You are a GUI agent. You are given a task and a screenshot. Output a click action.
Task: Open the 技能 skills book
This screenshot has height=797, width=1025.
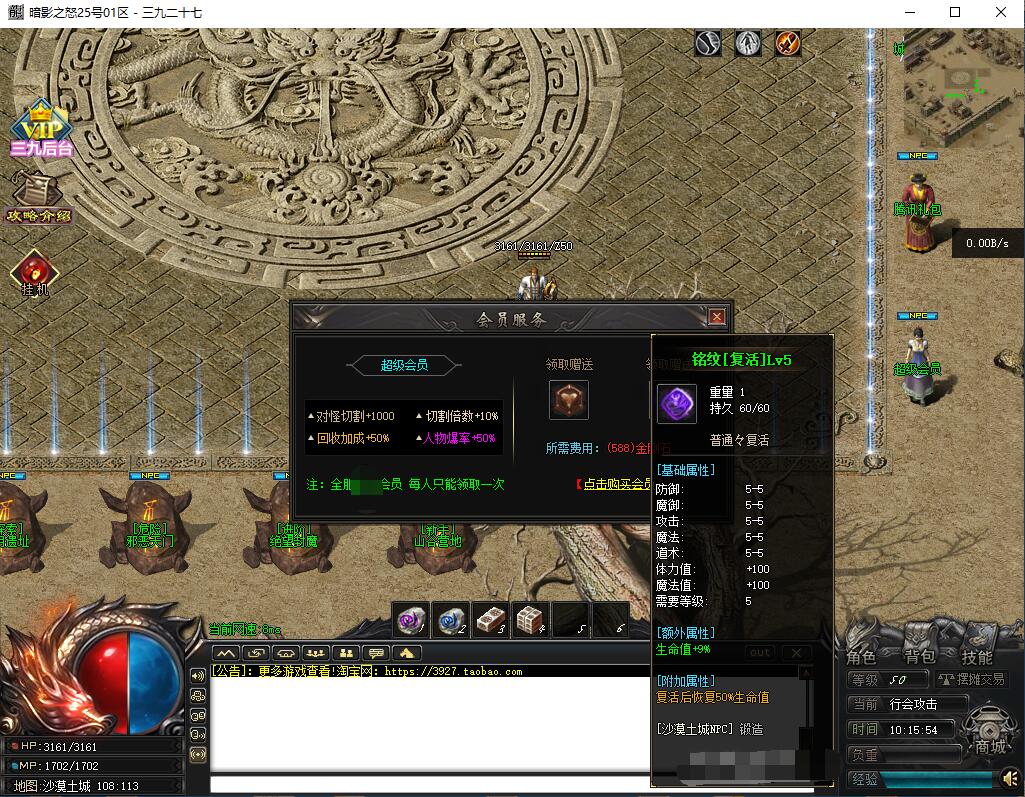point(977,657)
